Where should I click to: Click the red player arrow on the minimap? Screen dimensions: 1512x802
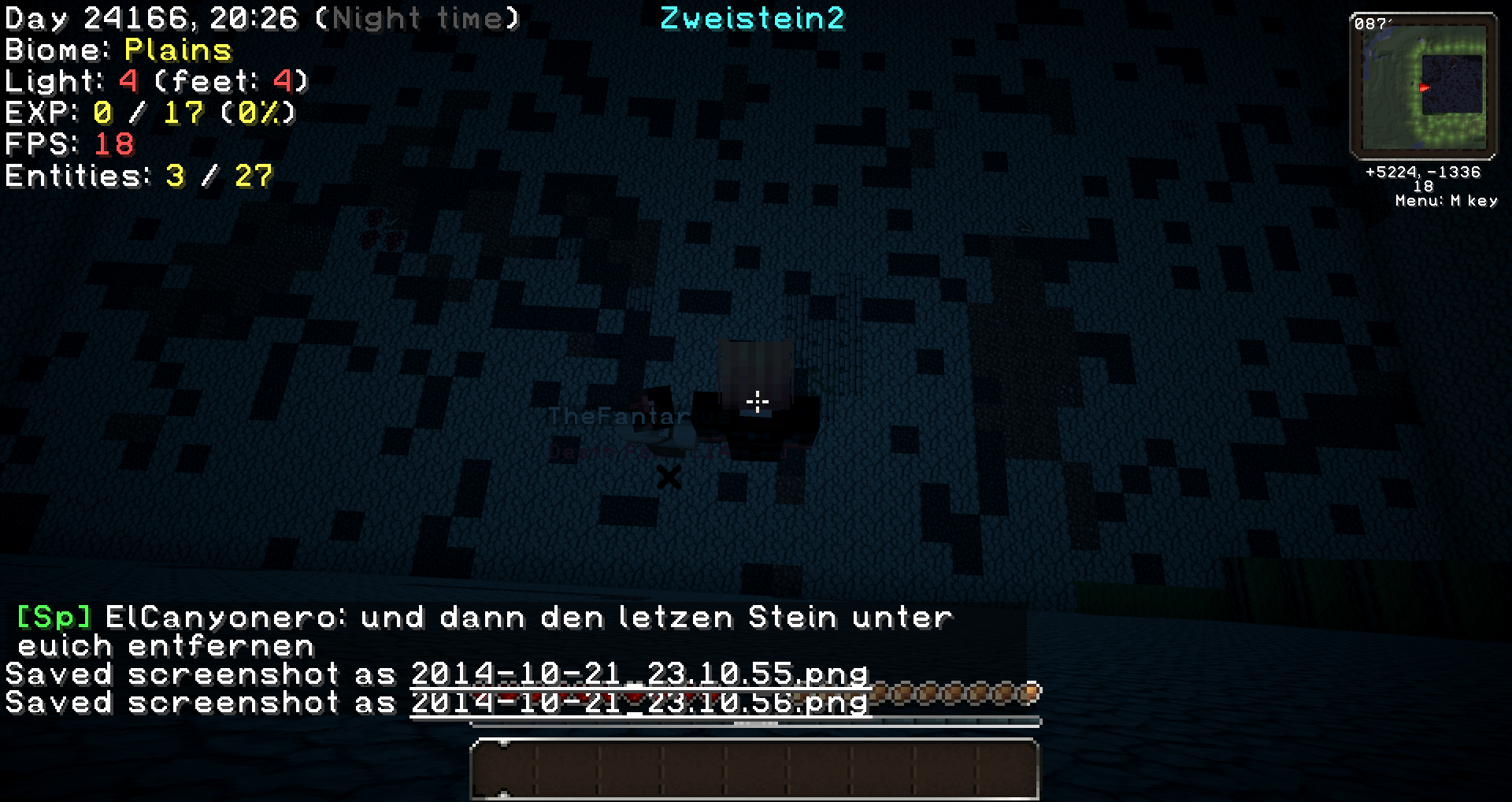coord(1424,88)
